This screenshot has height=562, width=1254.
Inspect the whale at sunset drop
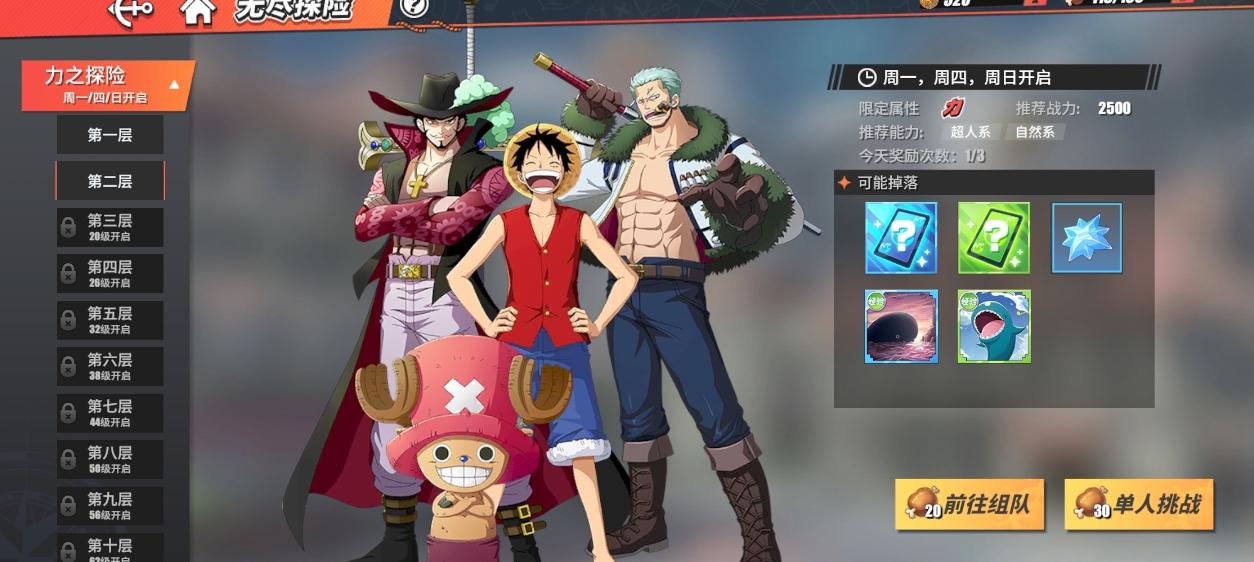901,327
